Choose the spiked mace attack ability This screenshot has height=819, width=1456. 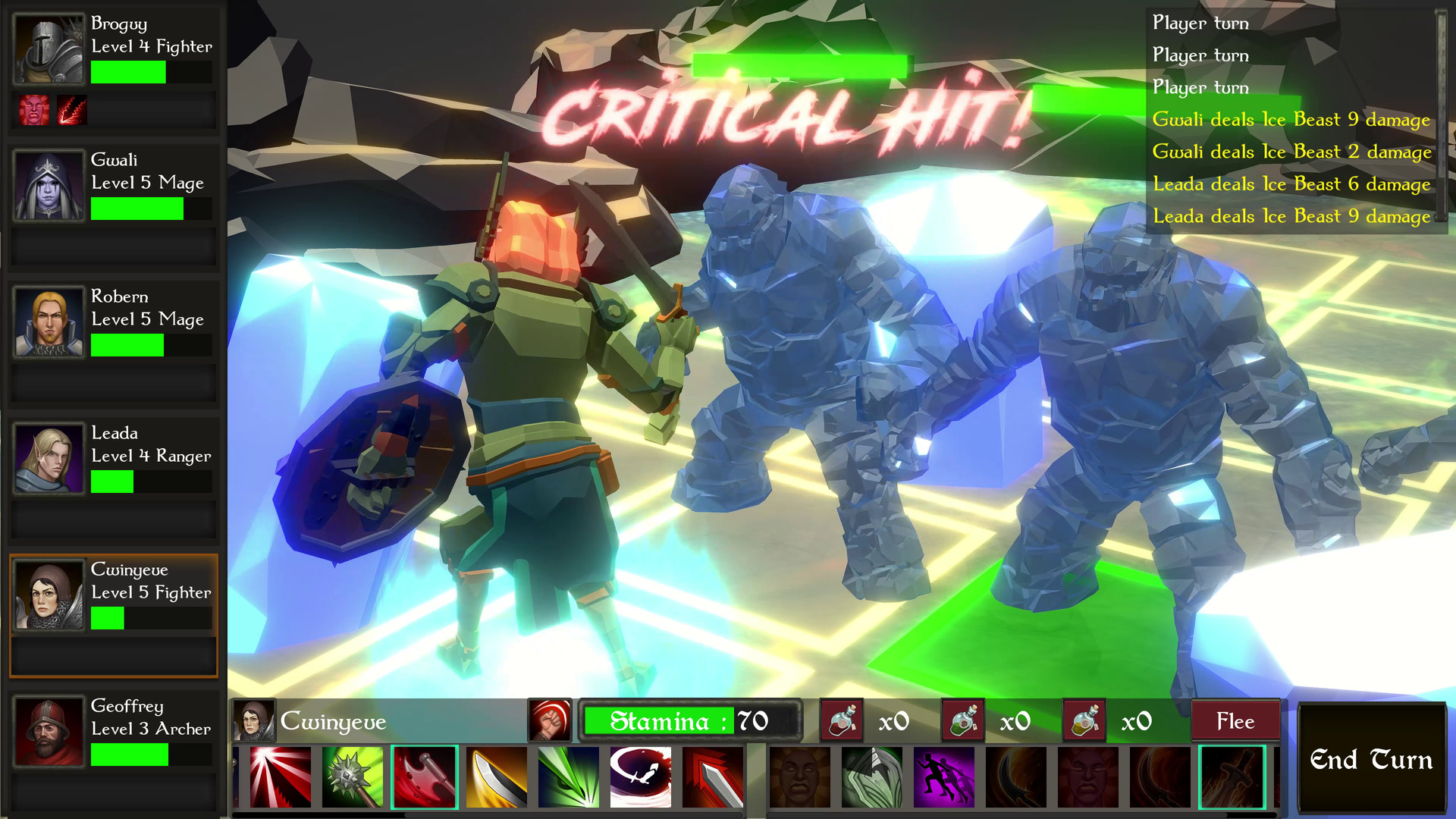click(x=353, y=777)
